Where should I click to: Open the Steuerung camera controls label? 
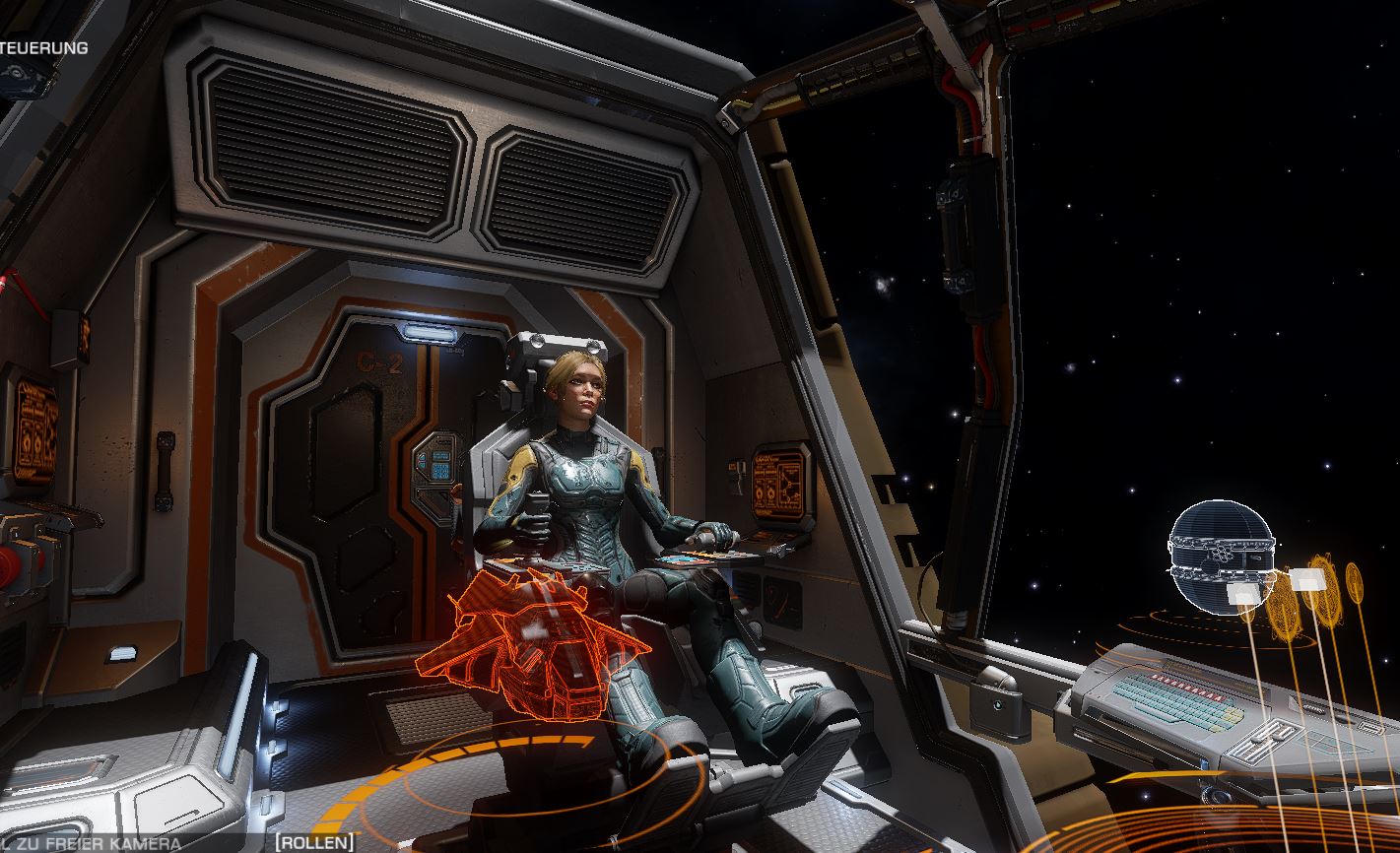click(x=44, y=47)
